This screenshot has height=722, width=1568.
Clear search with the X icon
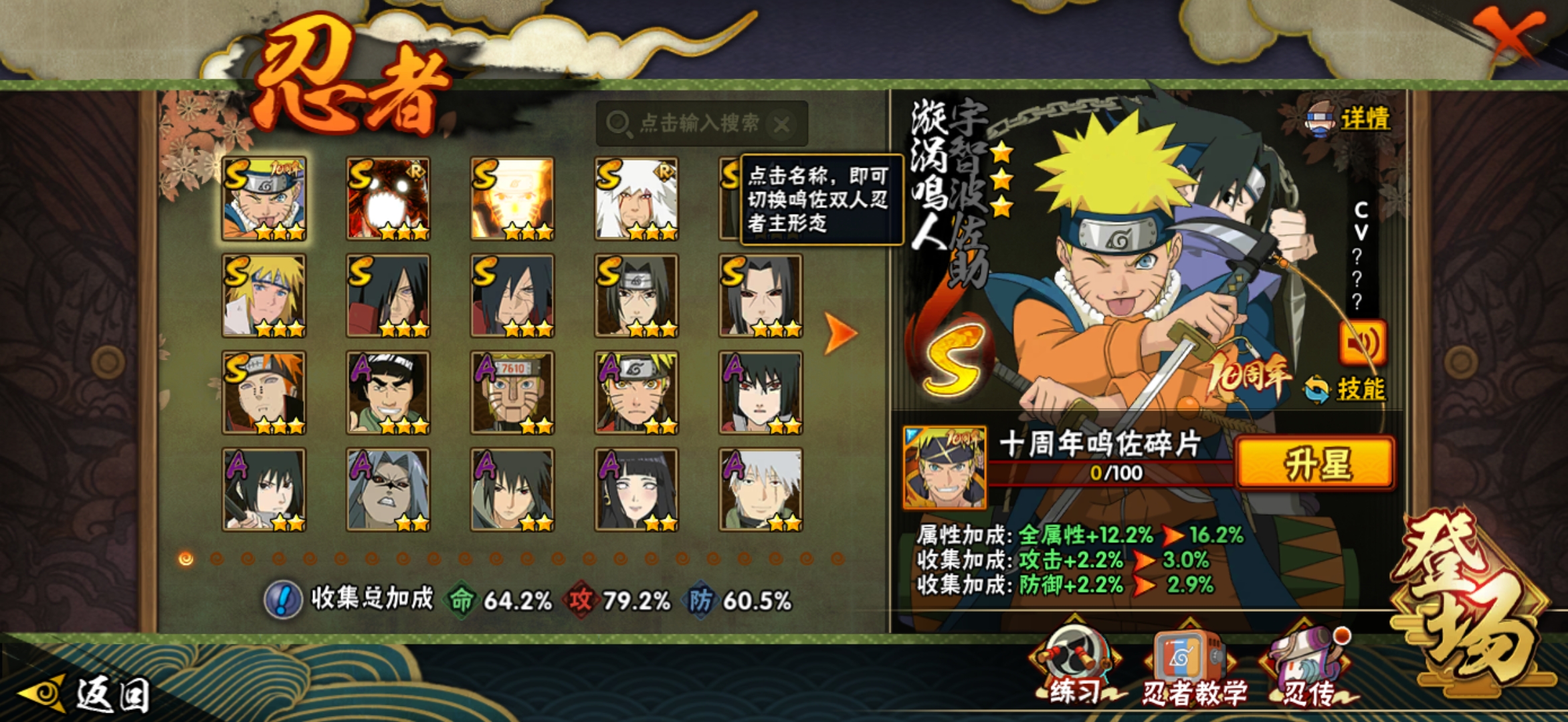coord(781,124)
